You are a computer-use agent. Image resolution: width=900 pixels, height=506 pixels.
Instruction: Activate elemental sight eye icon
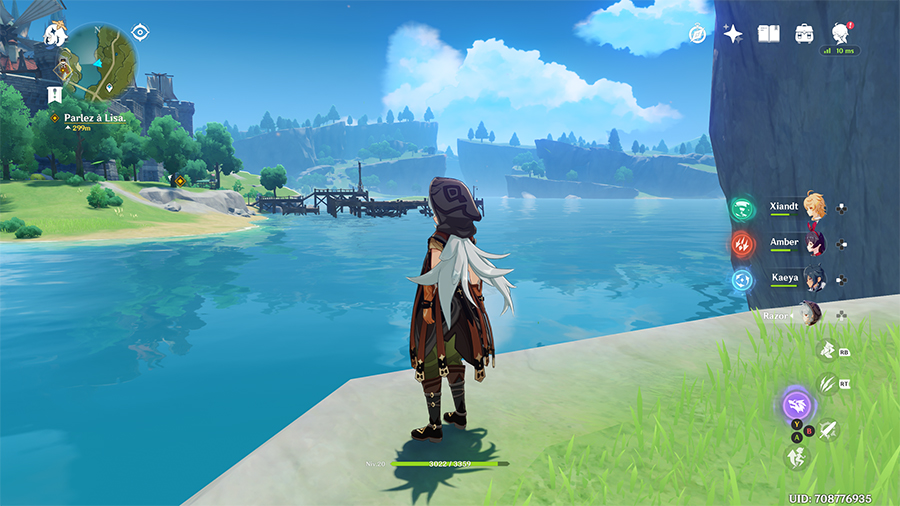pyautogui.click(x=140, y=32)
